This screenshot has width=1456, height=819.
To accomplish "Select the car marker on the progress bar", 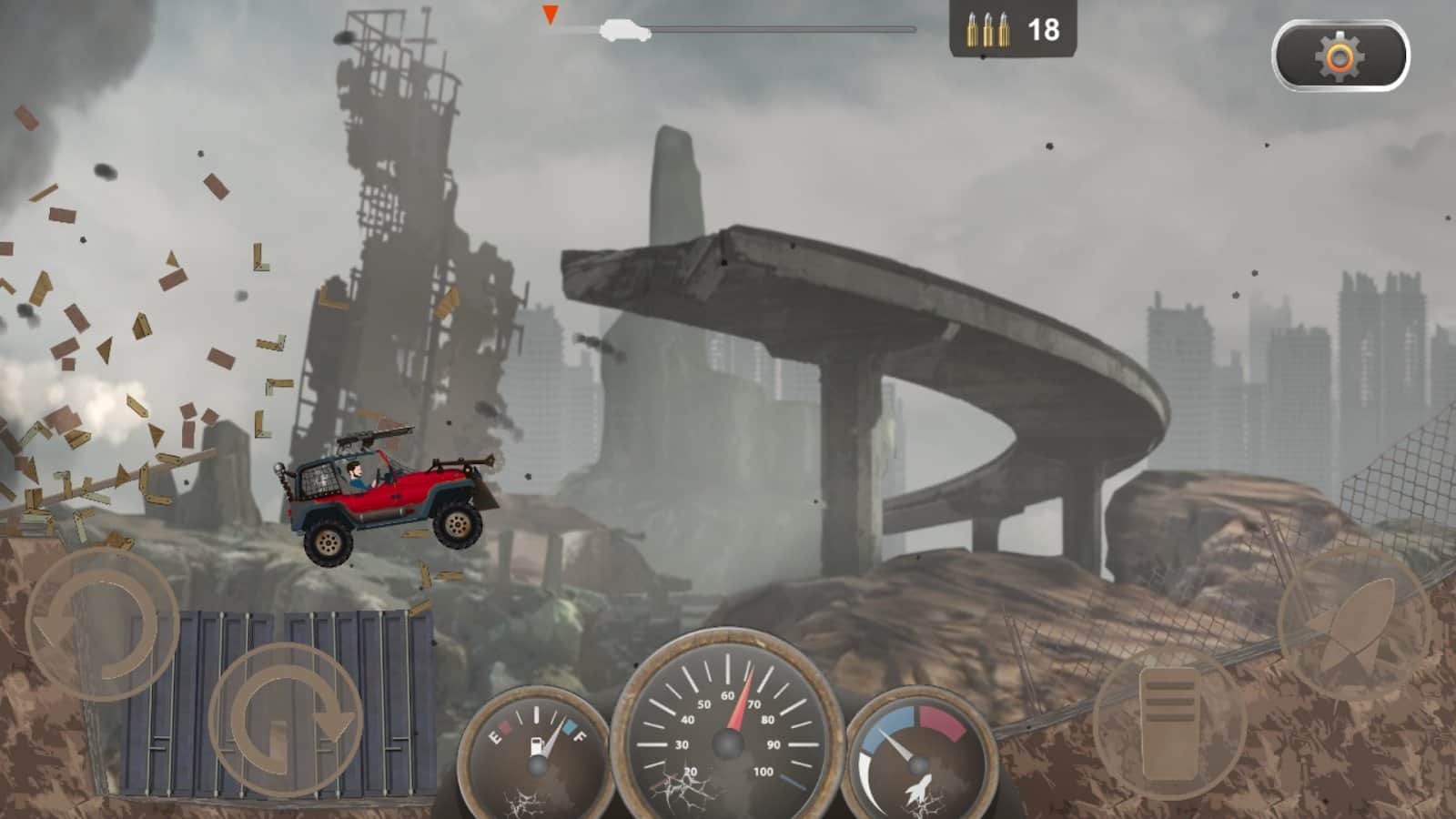I will pos(626,29).
